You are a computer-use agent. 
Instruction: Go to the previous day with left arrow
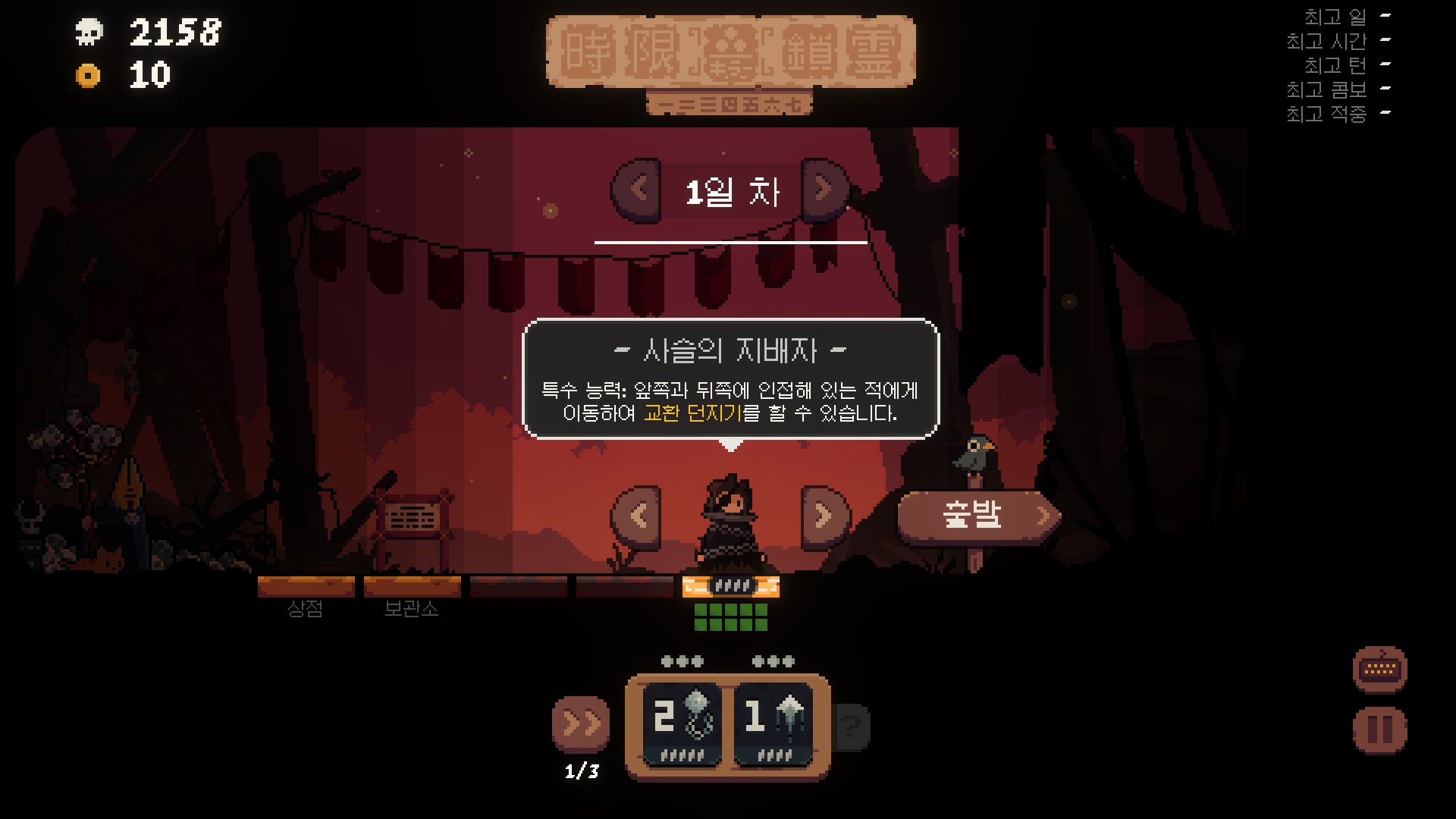tap(637, 188)
